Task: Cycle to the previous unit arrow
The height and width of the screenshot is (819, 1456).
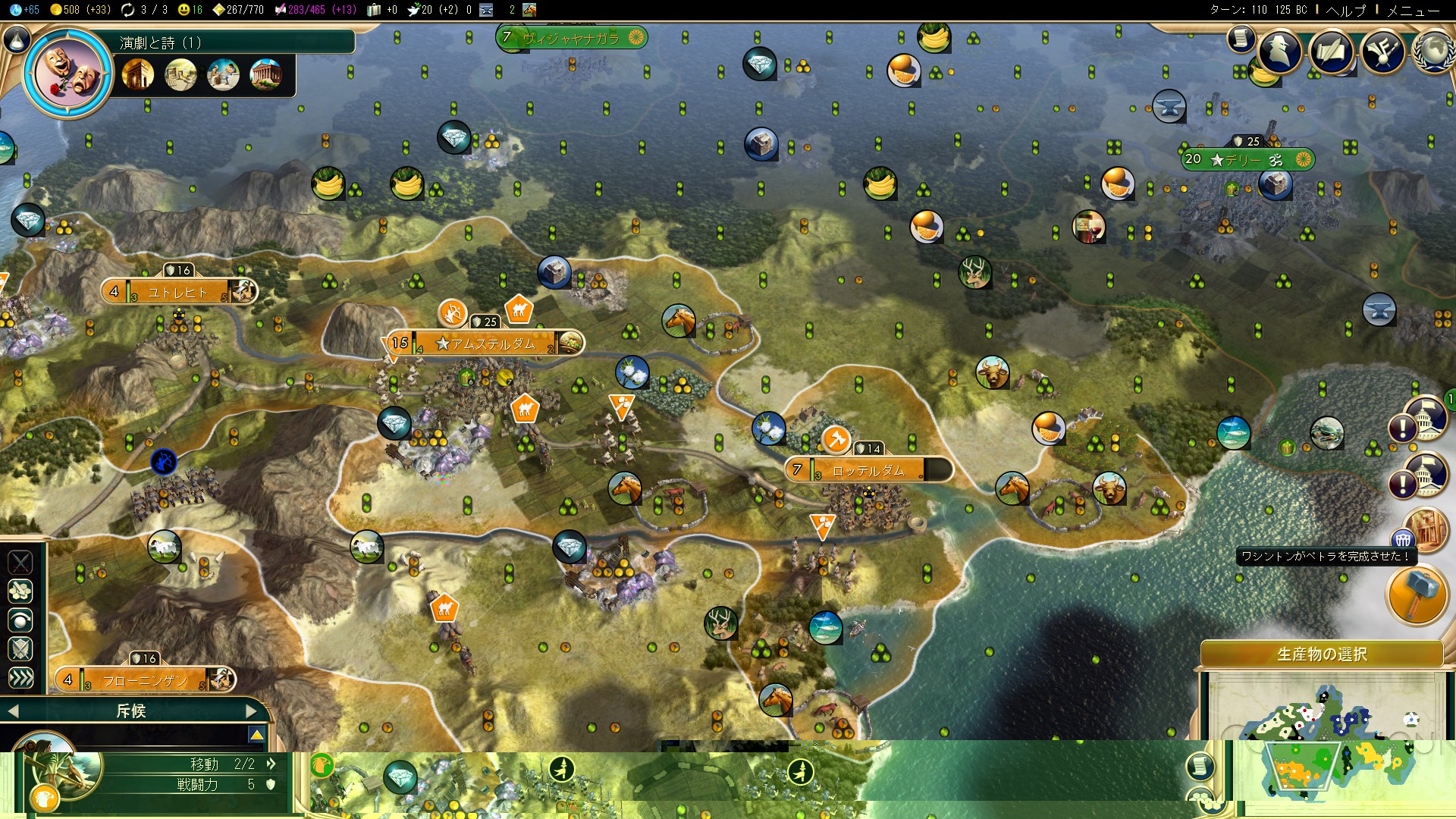Action: pos(12,711)
